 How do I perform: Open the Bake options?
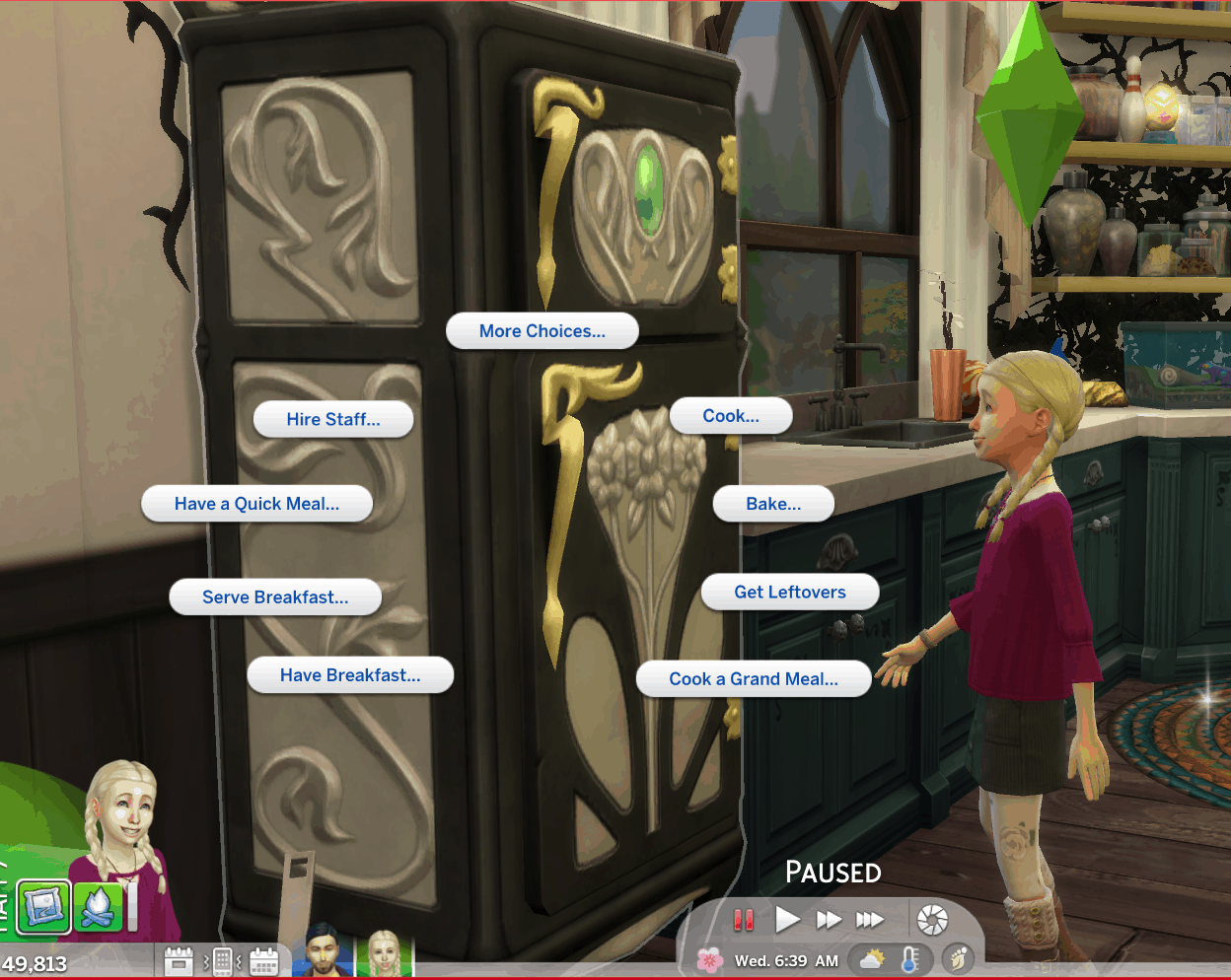(x=773, y=504)
